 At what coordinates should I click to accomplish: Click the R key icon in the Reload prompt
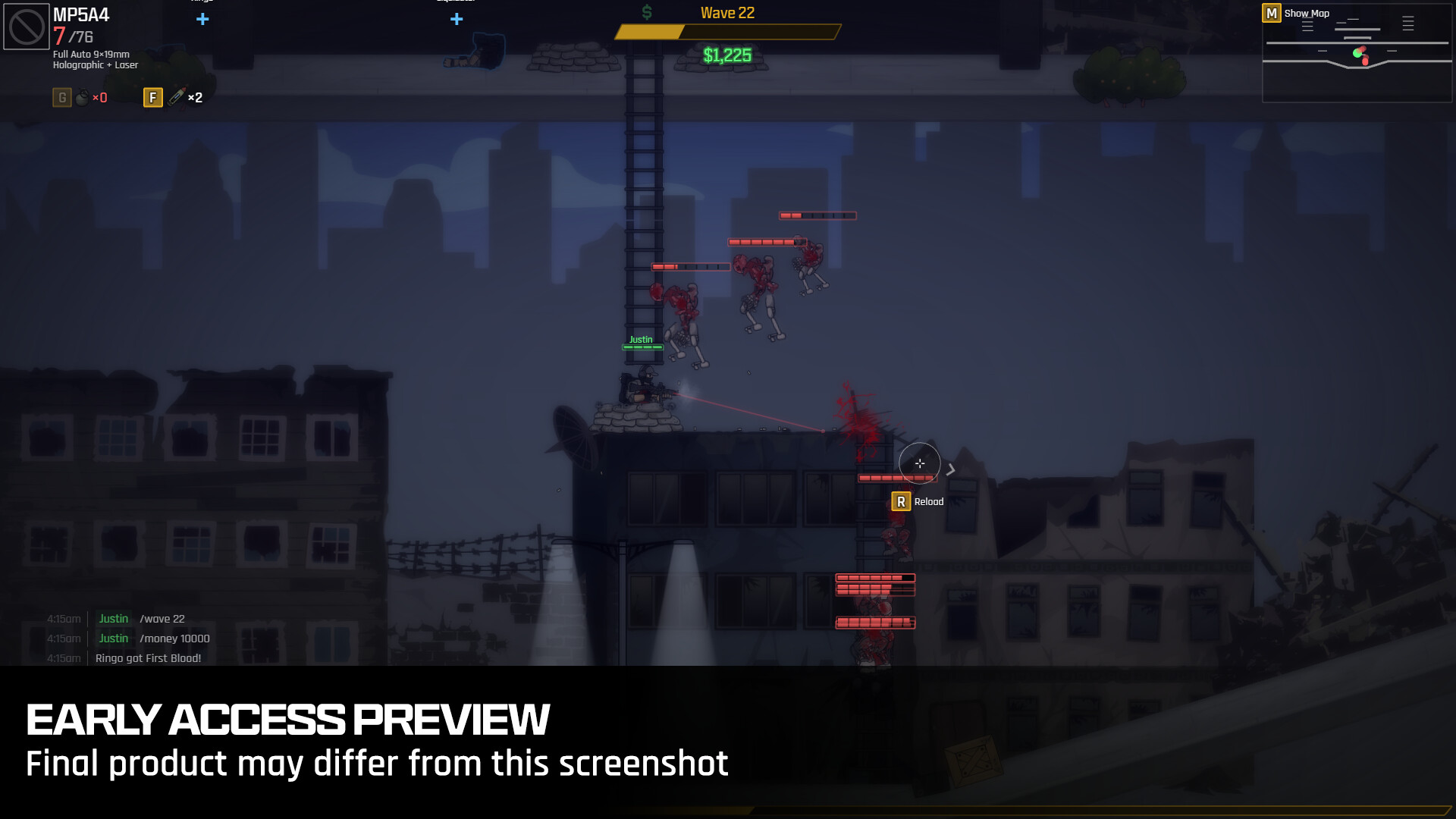pos(901,501)
